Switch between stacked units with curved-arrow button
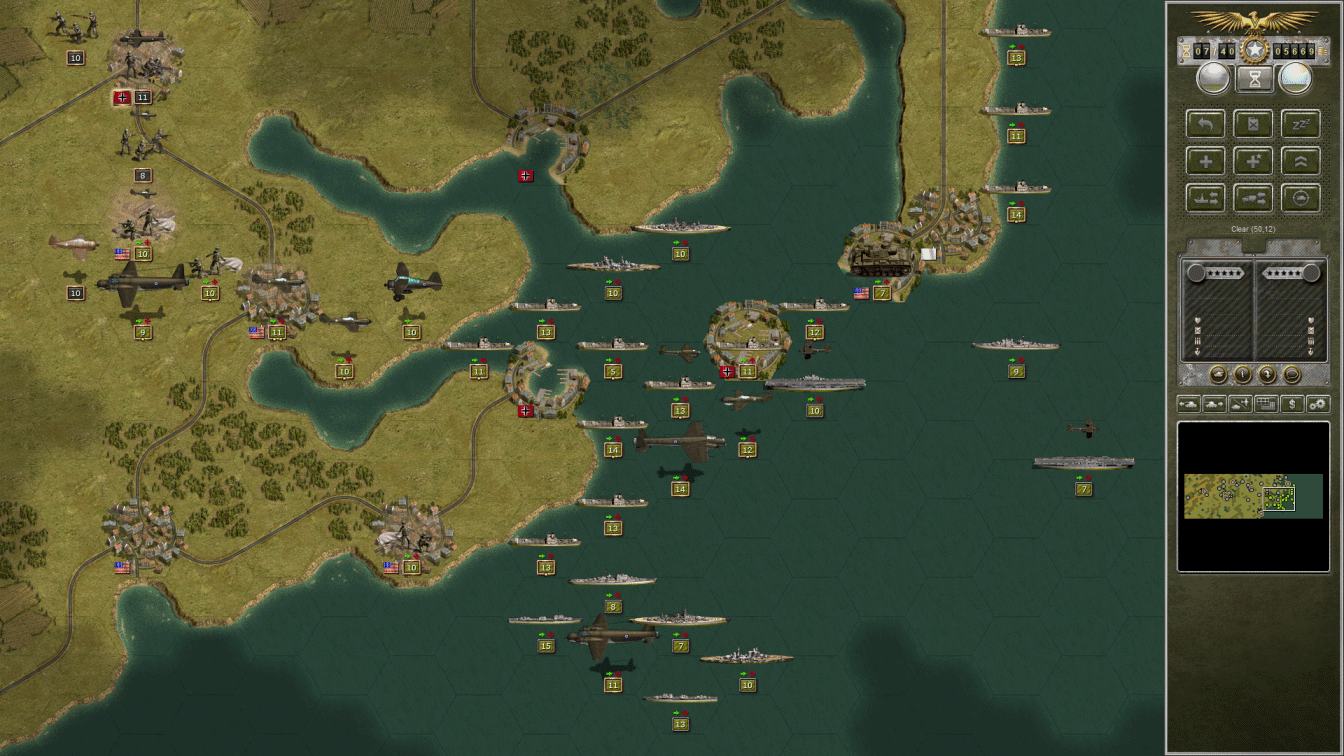Image resolution: width=1344 pixels, height=756 pixels. click(1268, 373)
